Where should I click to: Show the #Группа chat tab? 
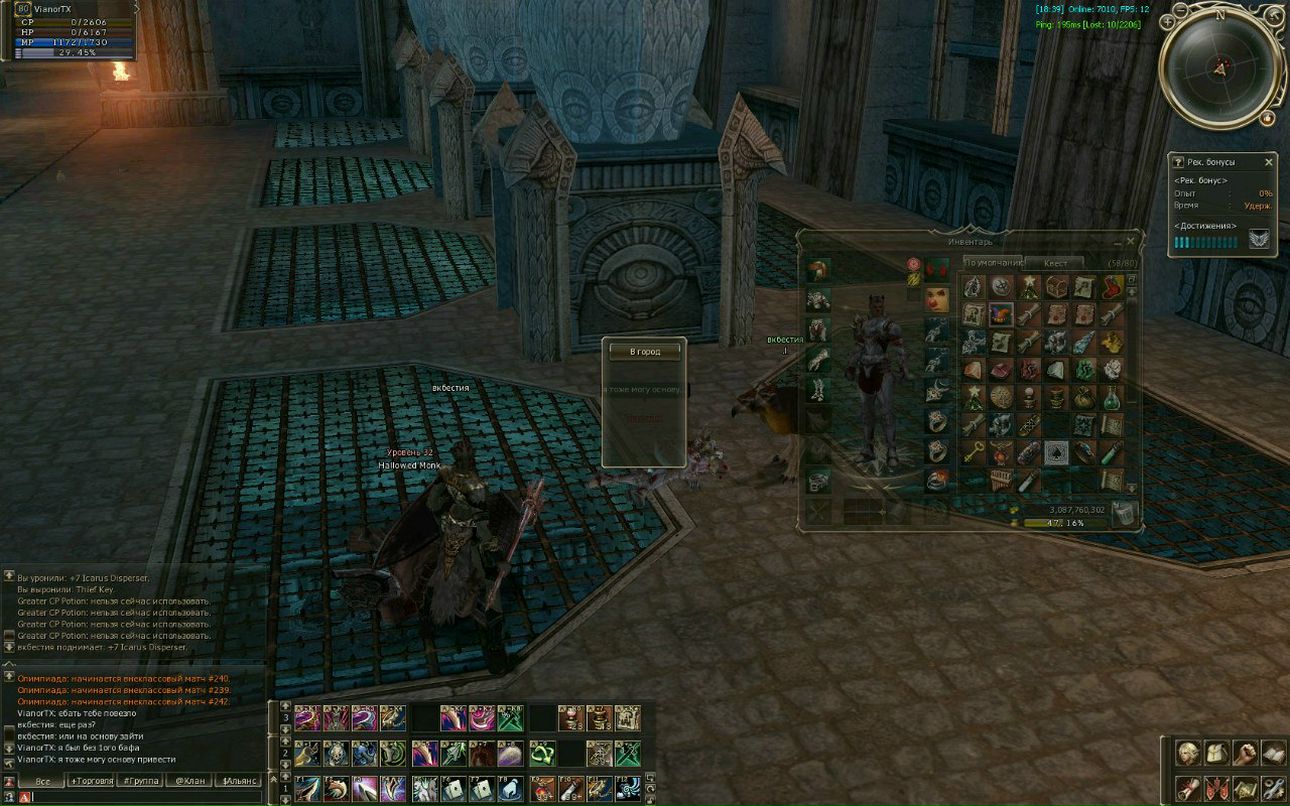[140, 781]
